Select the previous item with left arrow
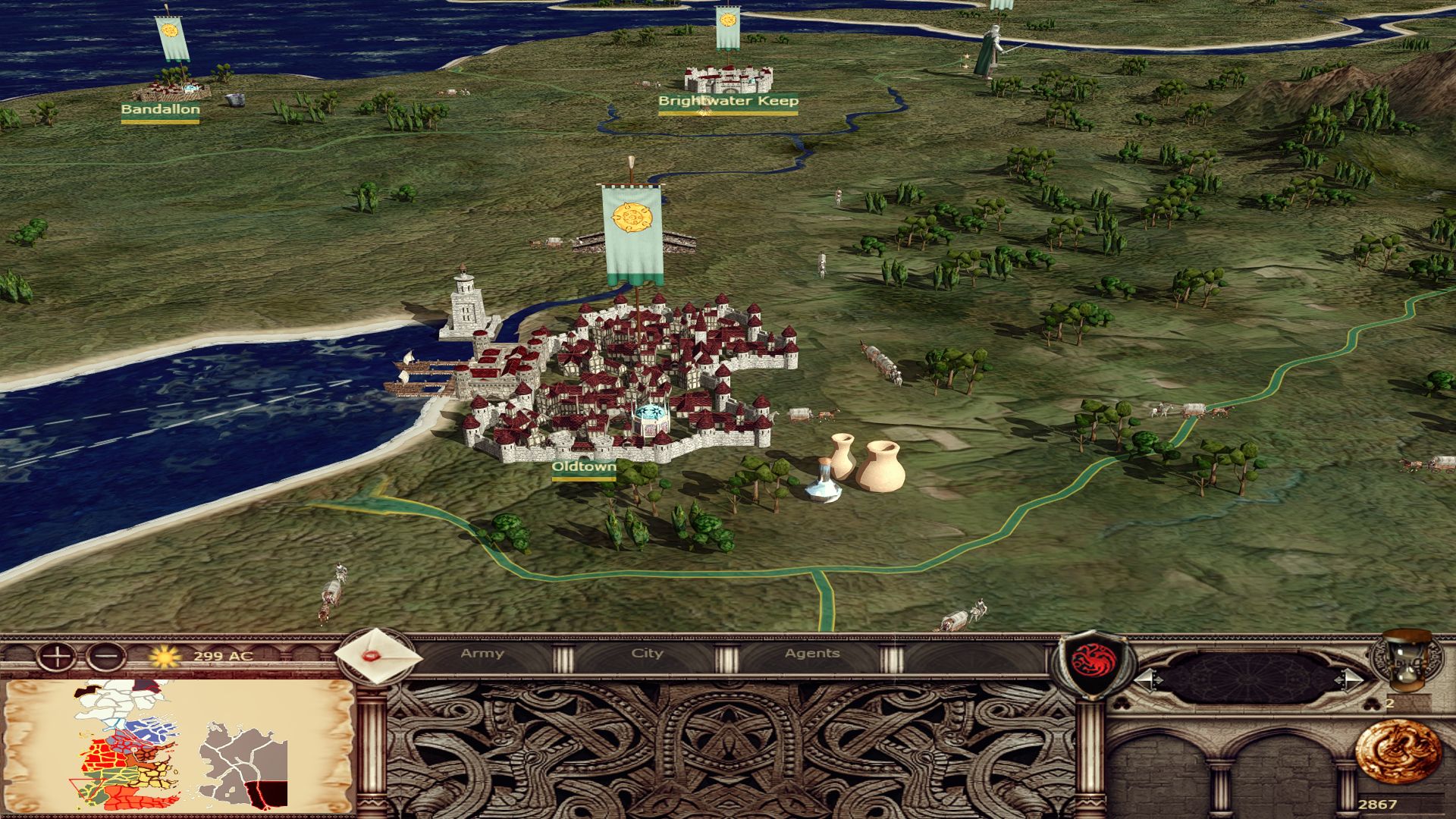Image resolution: width=1456 pixels, height=819 pixels. pos(1147,679)
